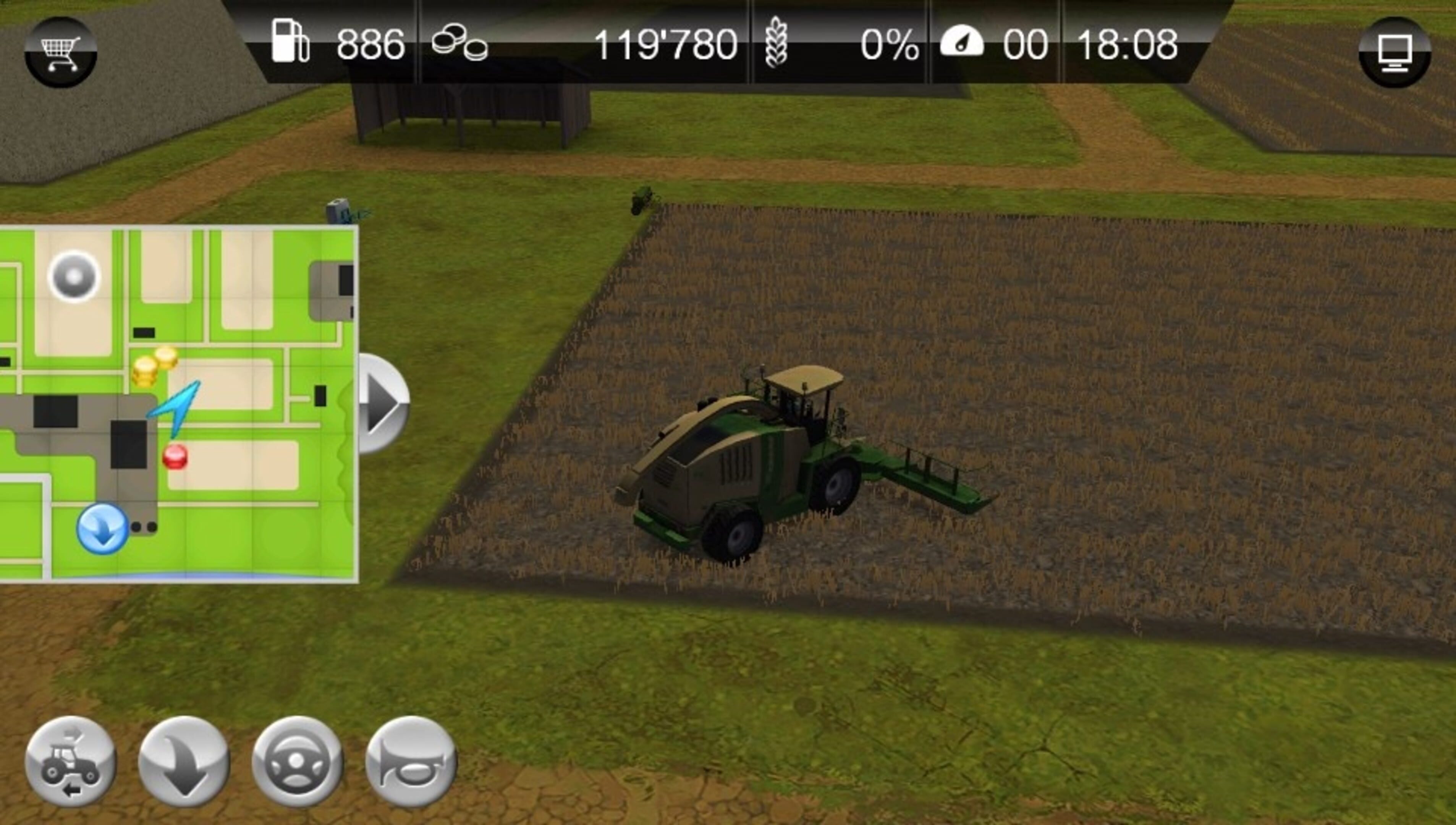Select the blue down-arrow marker on the minimap
The height and width of the screenshot is (825, 1456).
pyautogui.click(x=102, y=528)
